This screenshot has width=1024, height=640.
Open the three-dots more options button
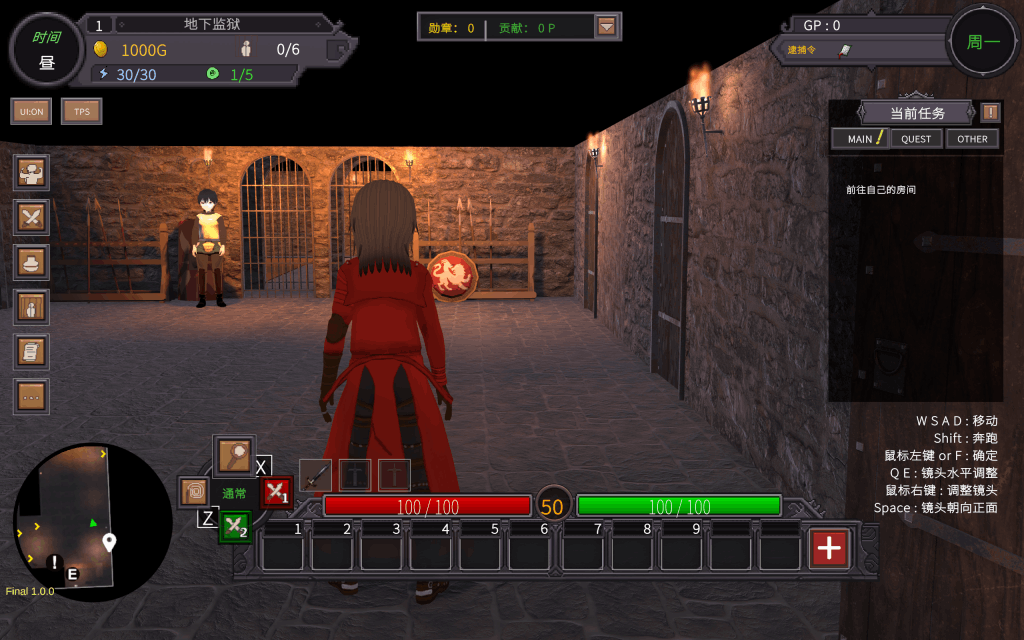click(32, 397)
